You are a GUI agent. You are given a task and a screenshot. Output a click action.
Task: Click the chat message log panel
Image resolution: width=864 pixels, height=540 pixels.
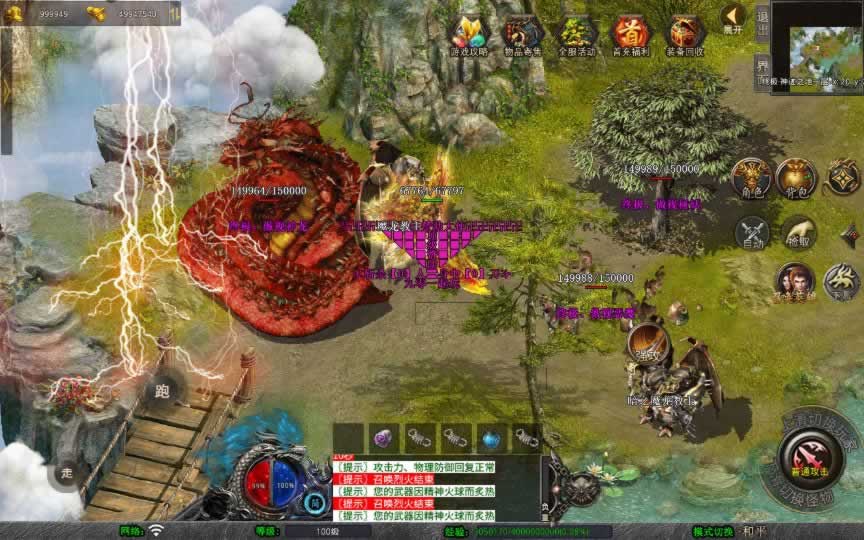click(435, 490)
